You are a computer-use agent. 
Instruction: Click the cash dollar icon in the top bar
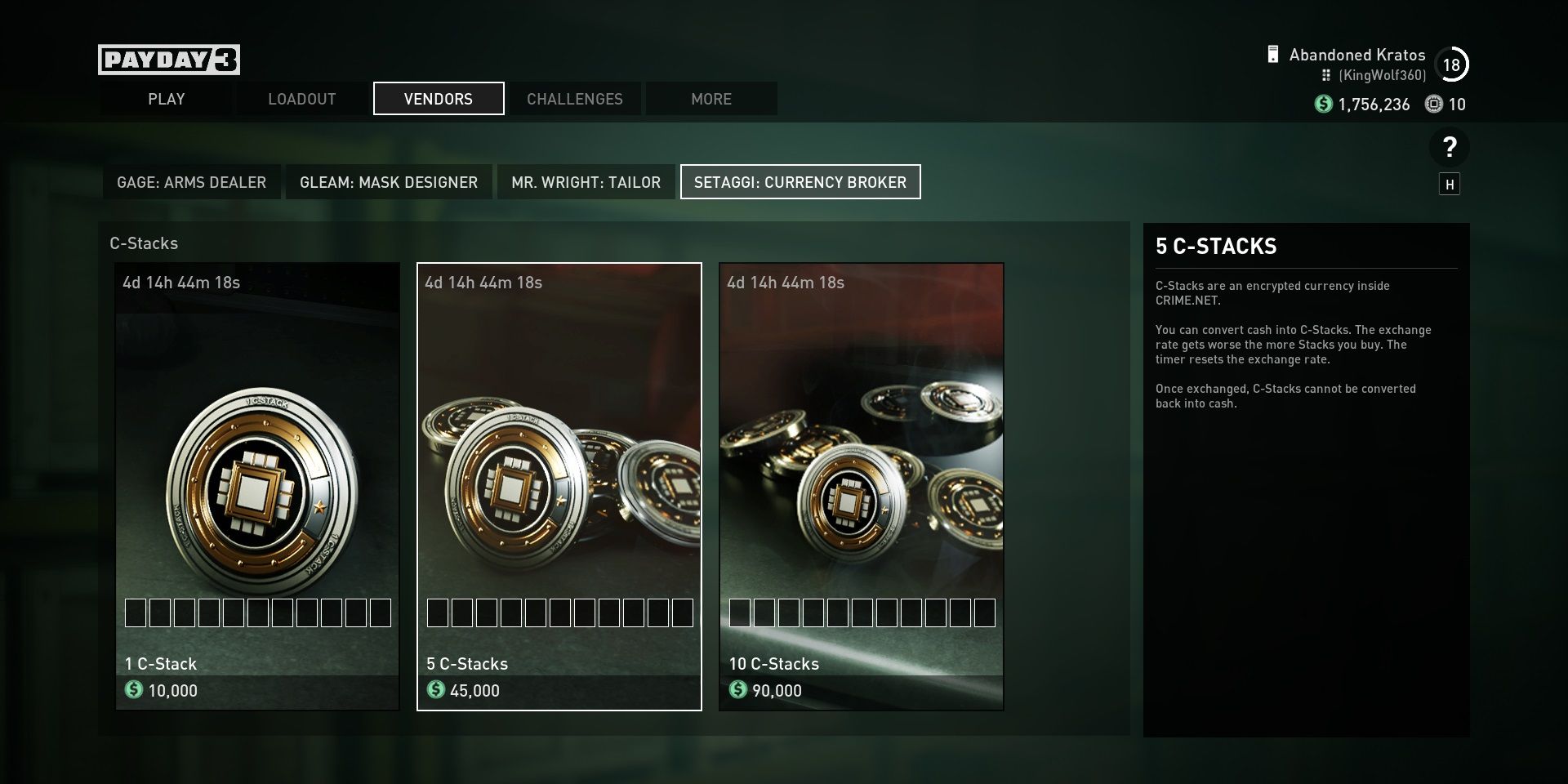coord(1323,105)
